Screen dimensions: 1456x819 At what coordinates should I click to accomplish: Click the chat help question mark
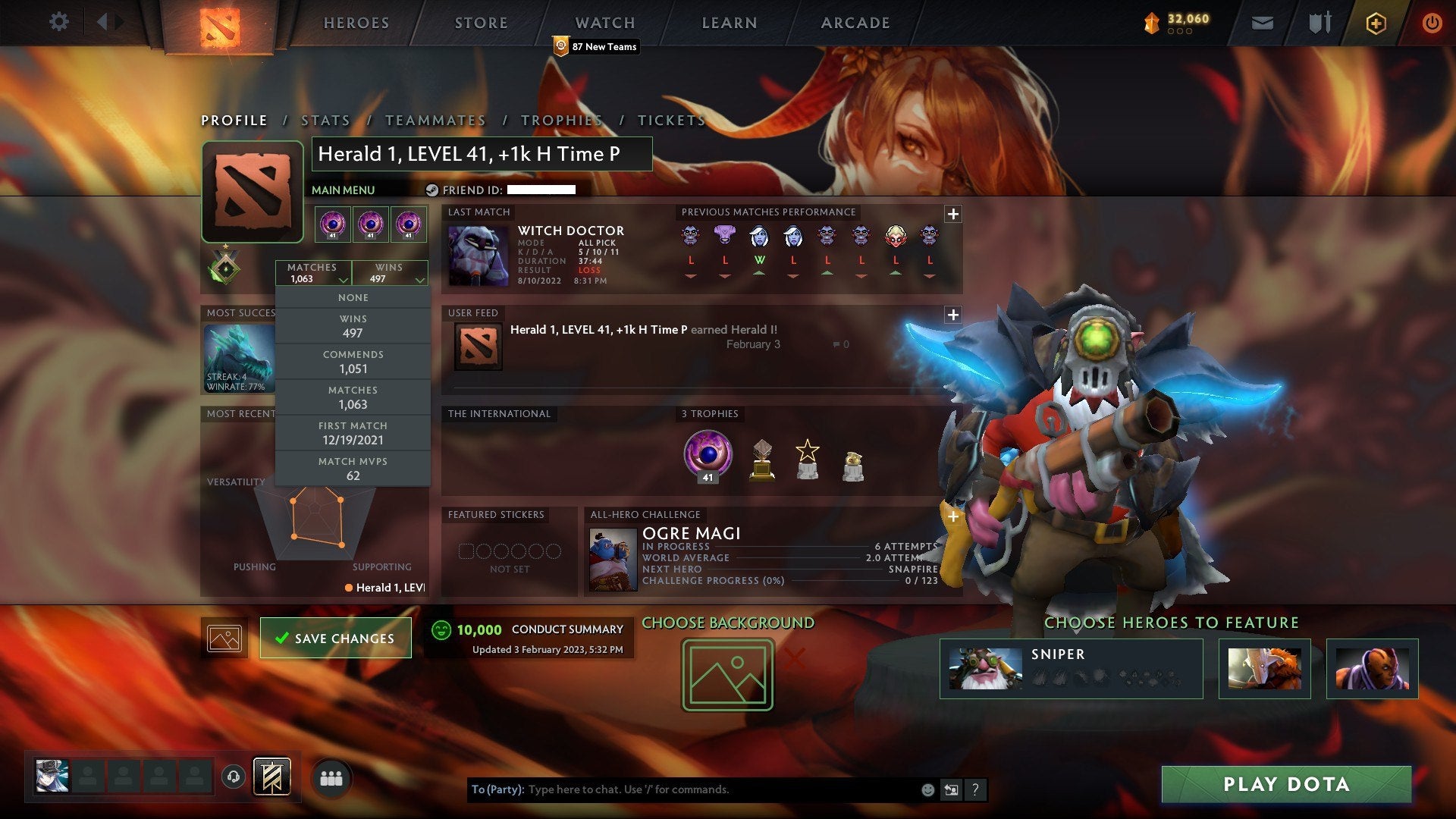tap(975, 789)
